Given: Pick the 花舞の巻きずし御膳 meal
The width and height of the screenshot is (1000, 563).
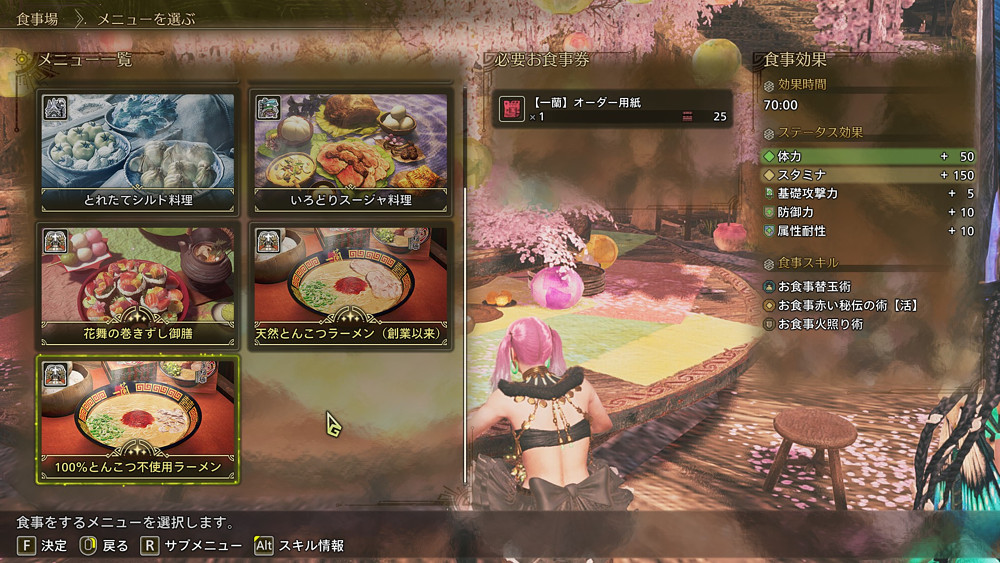Looking at the screenshot, I should (138, 285).
